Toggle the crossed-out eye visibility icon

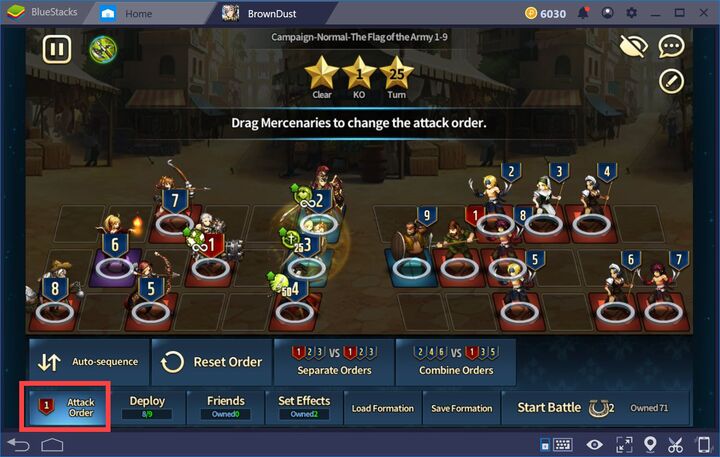coord(633,46)
